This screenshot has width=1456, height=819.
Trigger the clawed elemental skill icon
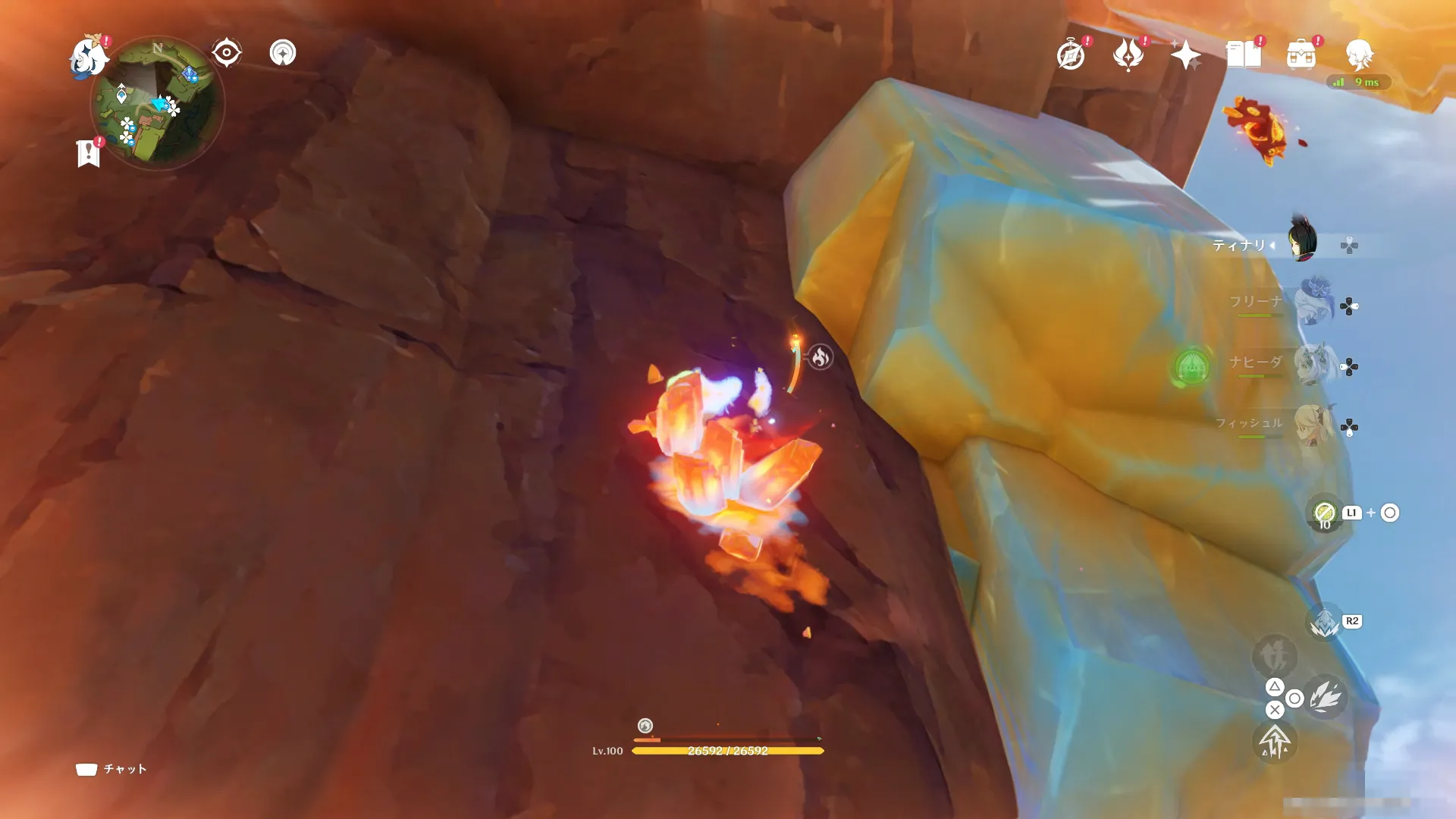1325,697
